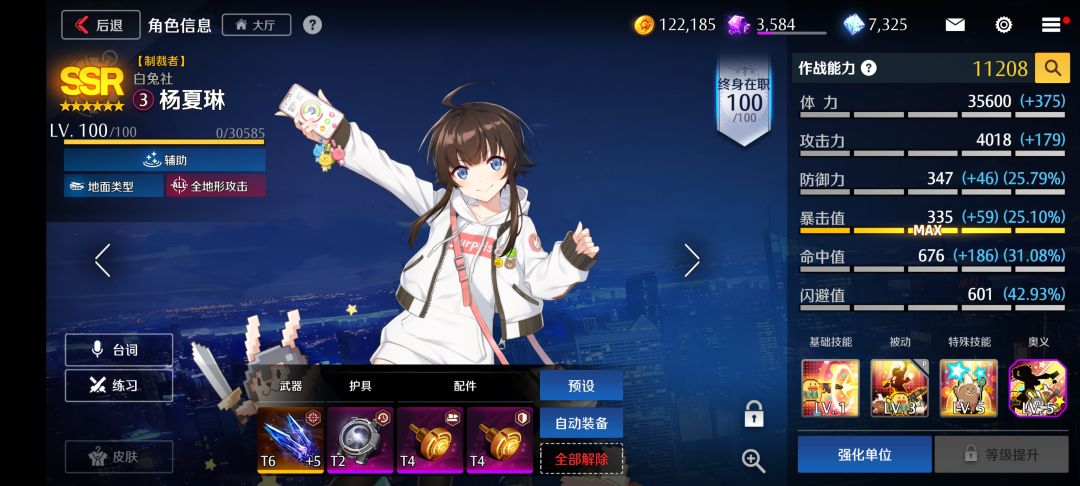Select the T6 blue crystal weapon slot
Image resolution: width=1080 pixels, height=486 pixels.
tap(290, 438)
